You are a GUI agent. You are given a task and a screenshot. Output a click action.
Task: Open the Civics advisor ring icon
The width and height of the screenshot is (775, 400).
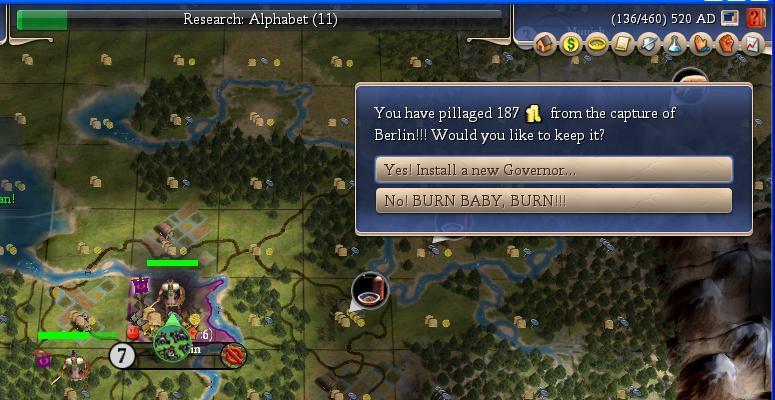[x=597, y=44]
